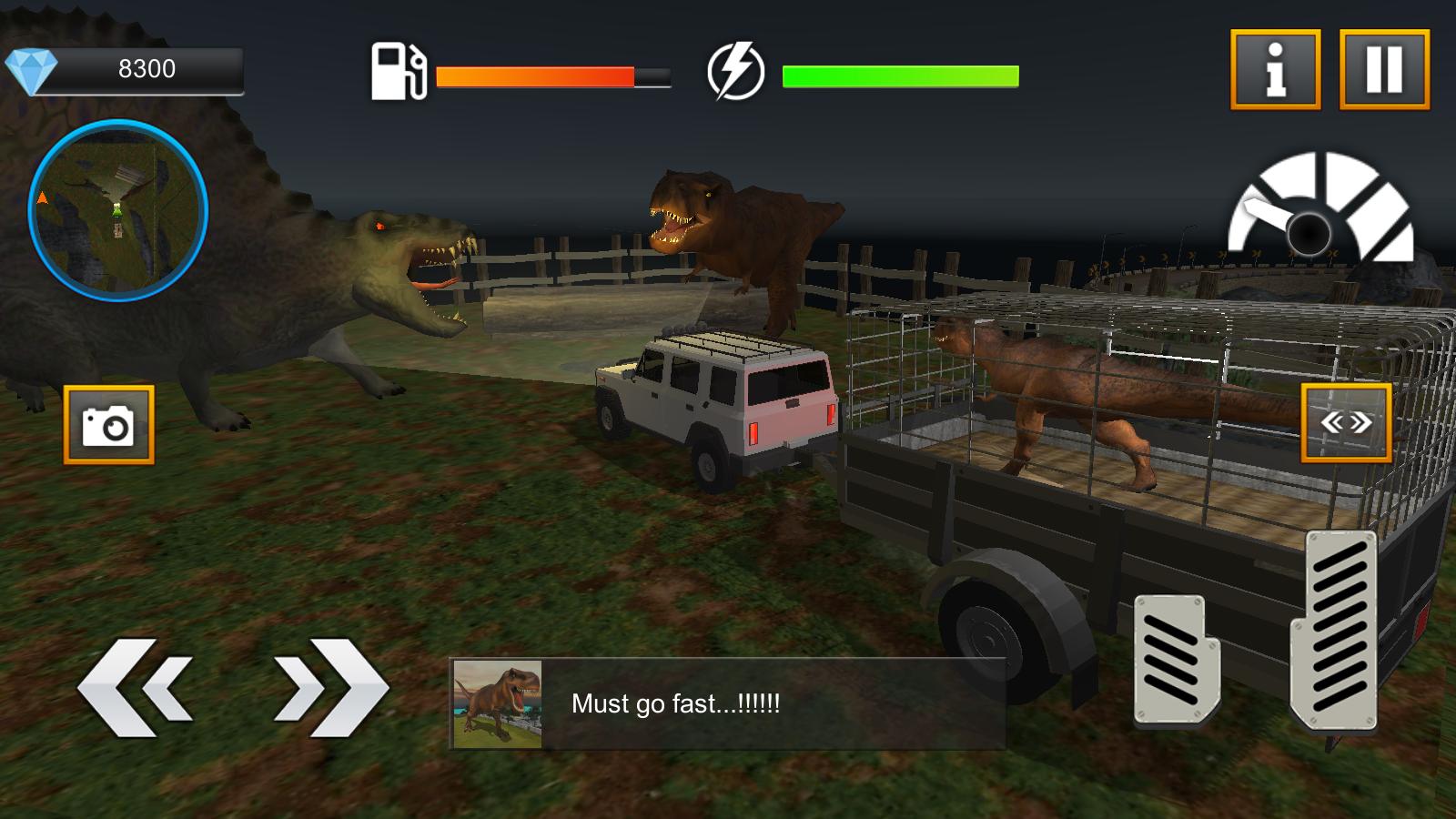
Task: Click the circular minimap
Action: tap(118, 210)
